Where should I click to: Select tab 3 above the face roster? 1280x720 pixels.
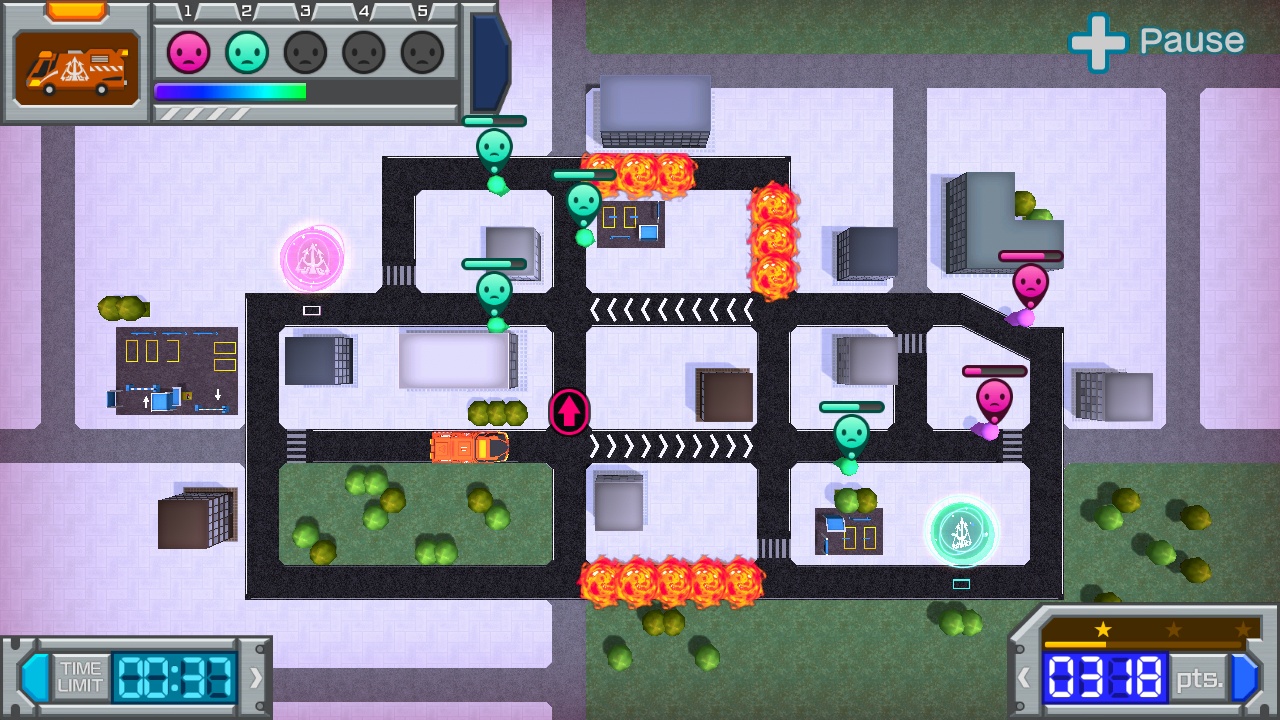coord(306,10)
